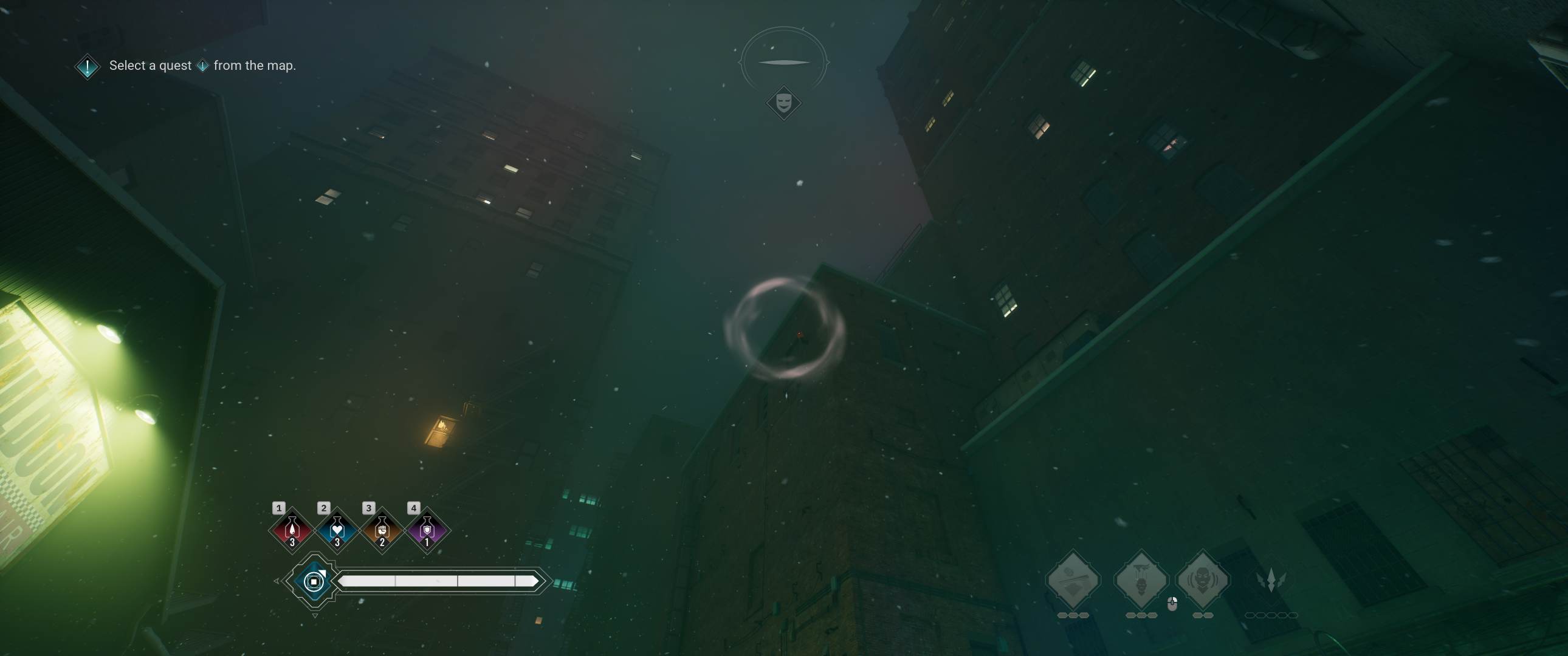Click the quest marker diamond beside the hint text
The image size is (1568, 656).
pyautogui.click(x=86, y=65)
